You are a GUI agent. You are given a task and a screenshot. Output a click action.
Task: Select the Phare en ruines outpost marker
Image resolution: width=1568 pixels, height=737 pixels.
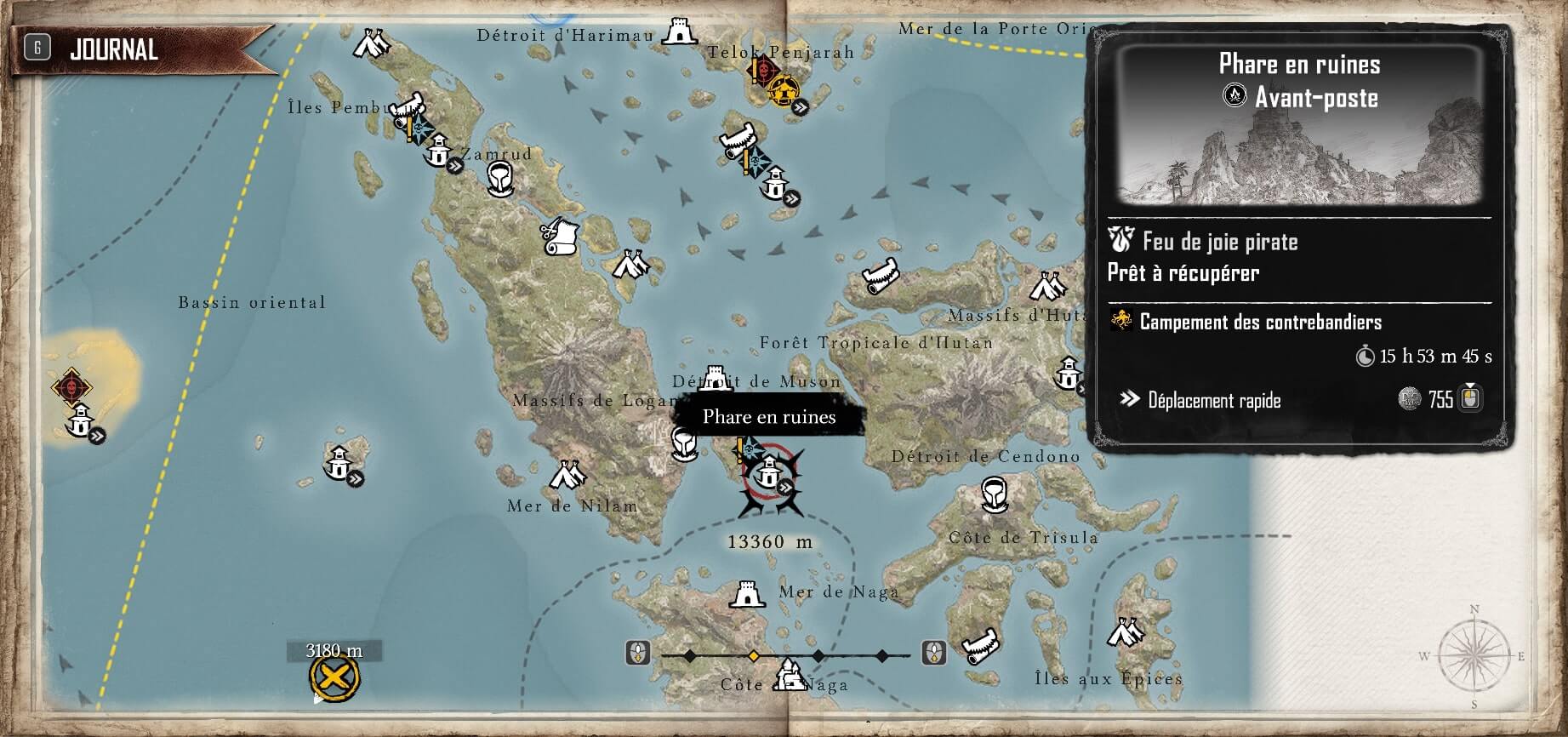coord(769,470)
